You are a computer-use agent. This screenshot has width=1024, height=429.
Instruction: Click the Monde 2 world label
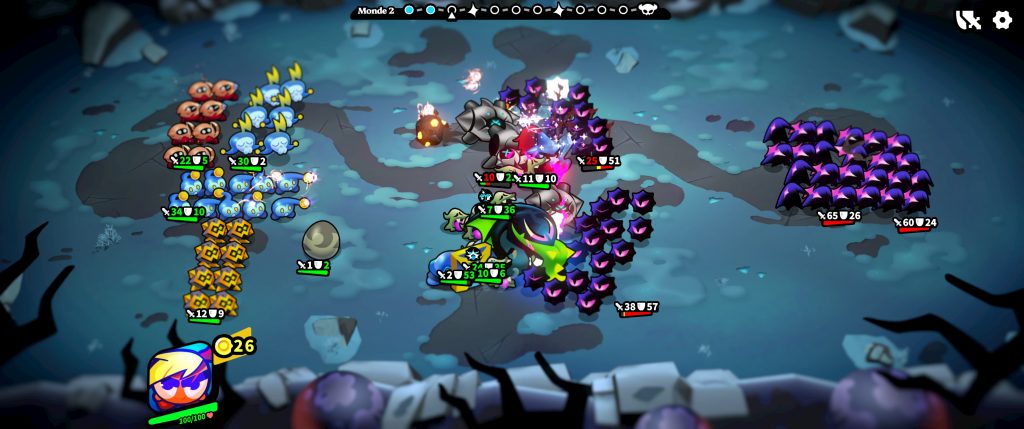point(378,10)
